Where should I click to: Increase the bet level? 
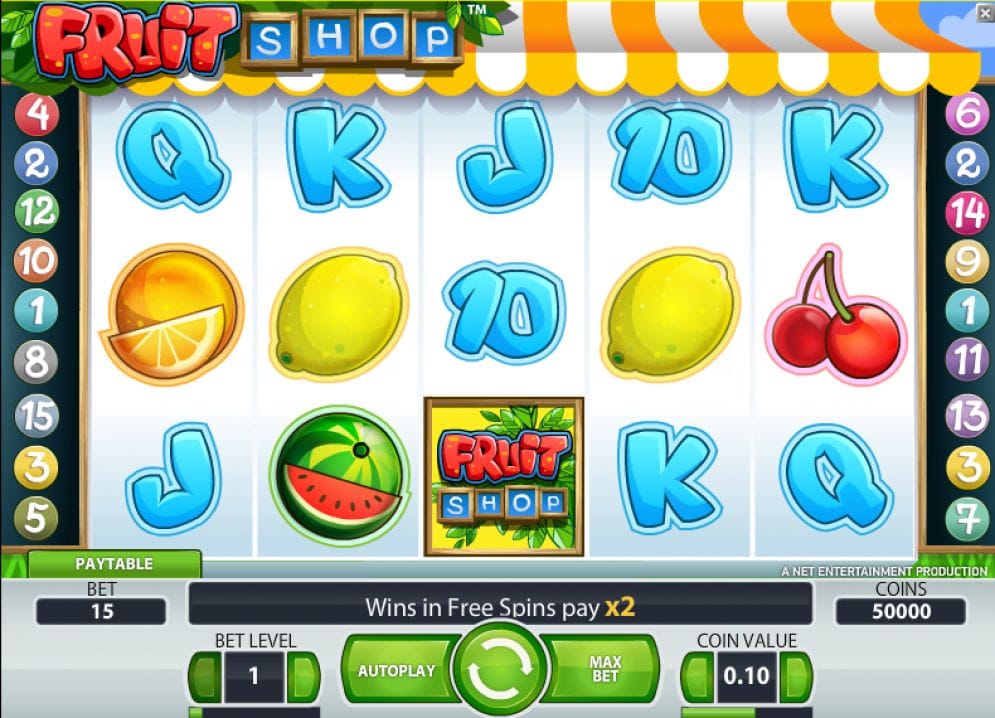(302, 677)
